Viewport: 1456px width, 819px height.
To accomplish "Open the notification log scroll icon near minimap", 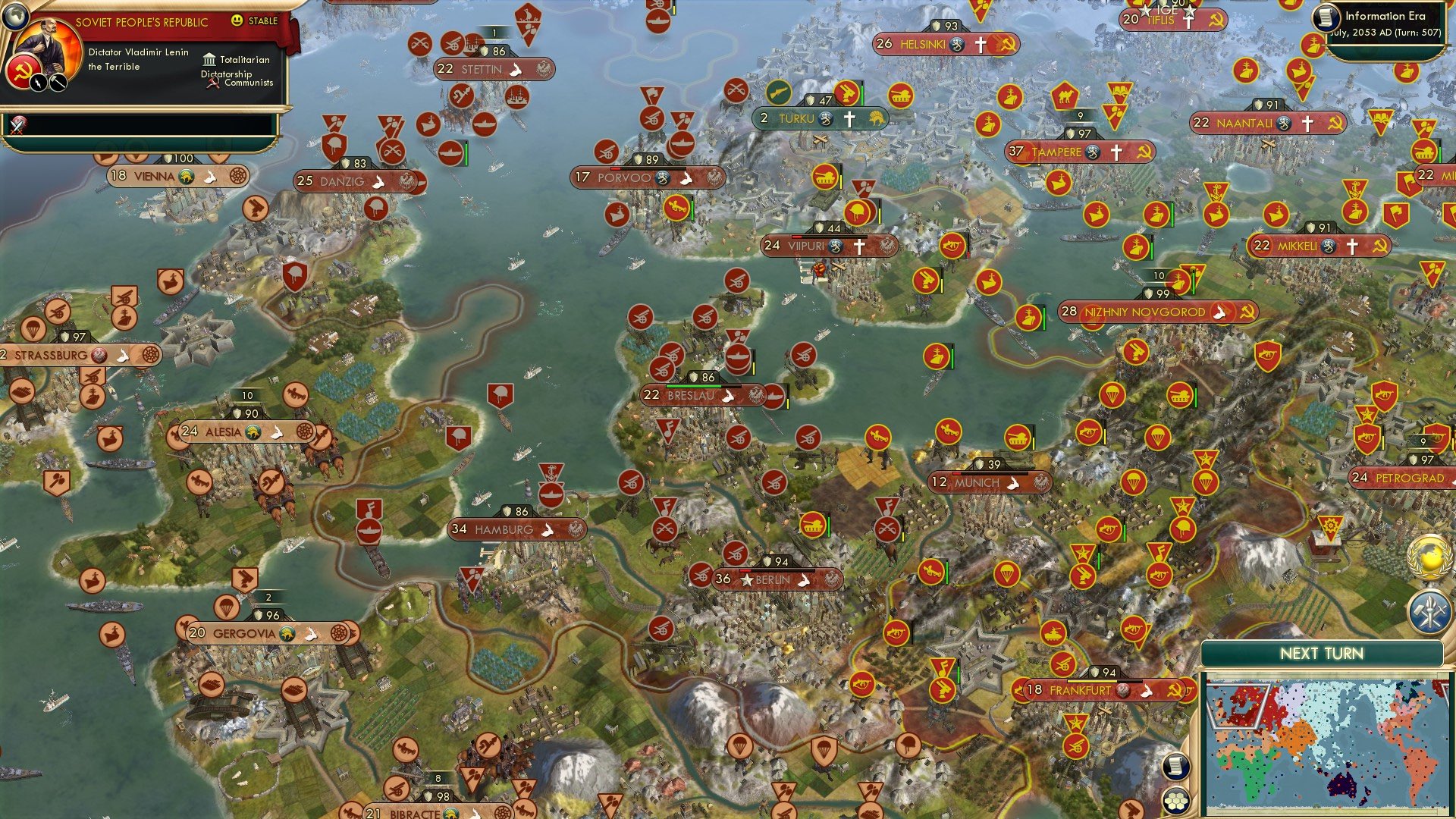I will (1177, 765).
